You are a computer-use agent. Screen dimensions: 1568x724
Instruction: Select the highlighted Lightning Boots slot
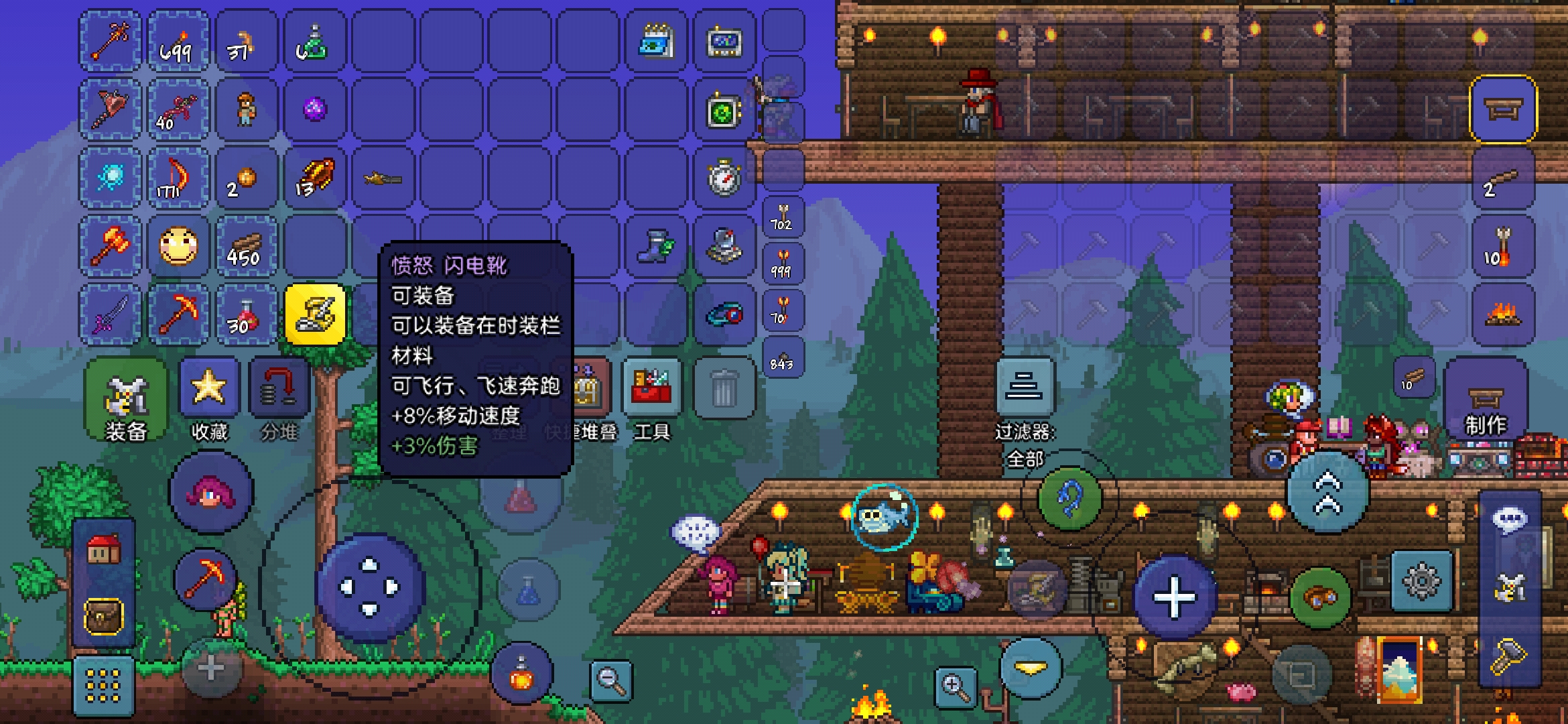[x=315, y=314]
